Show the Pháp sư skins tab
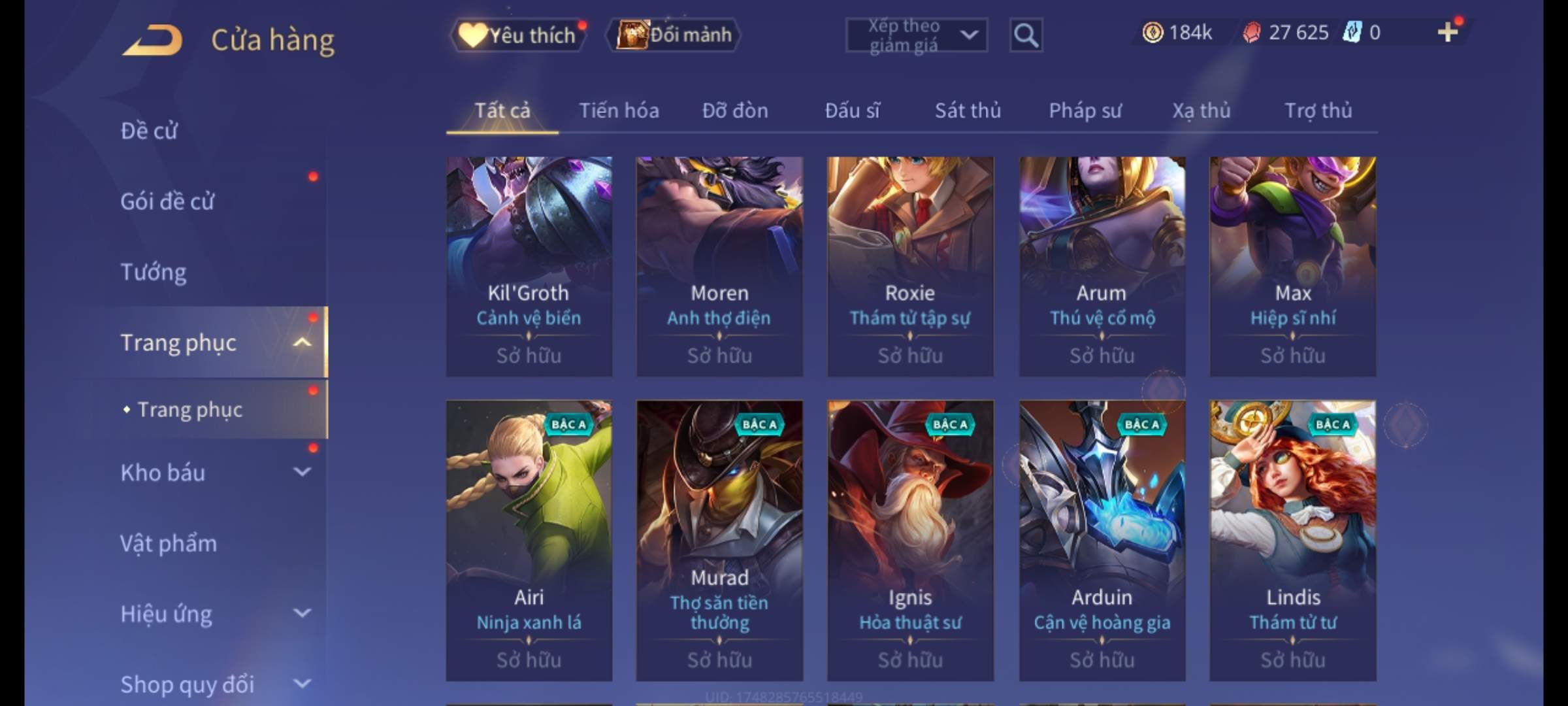 click(x=1085, y=110)
